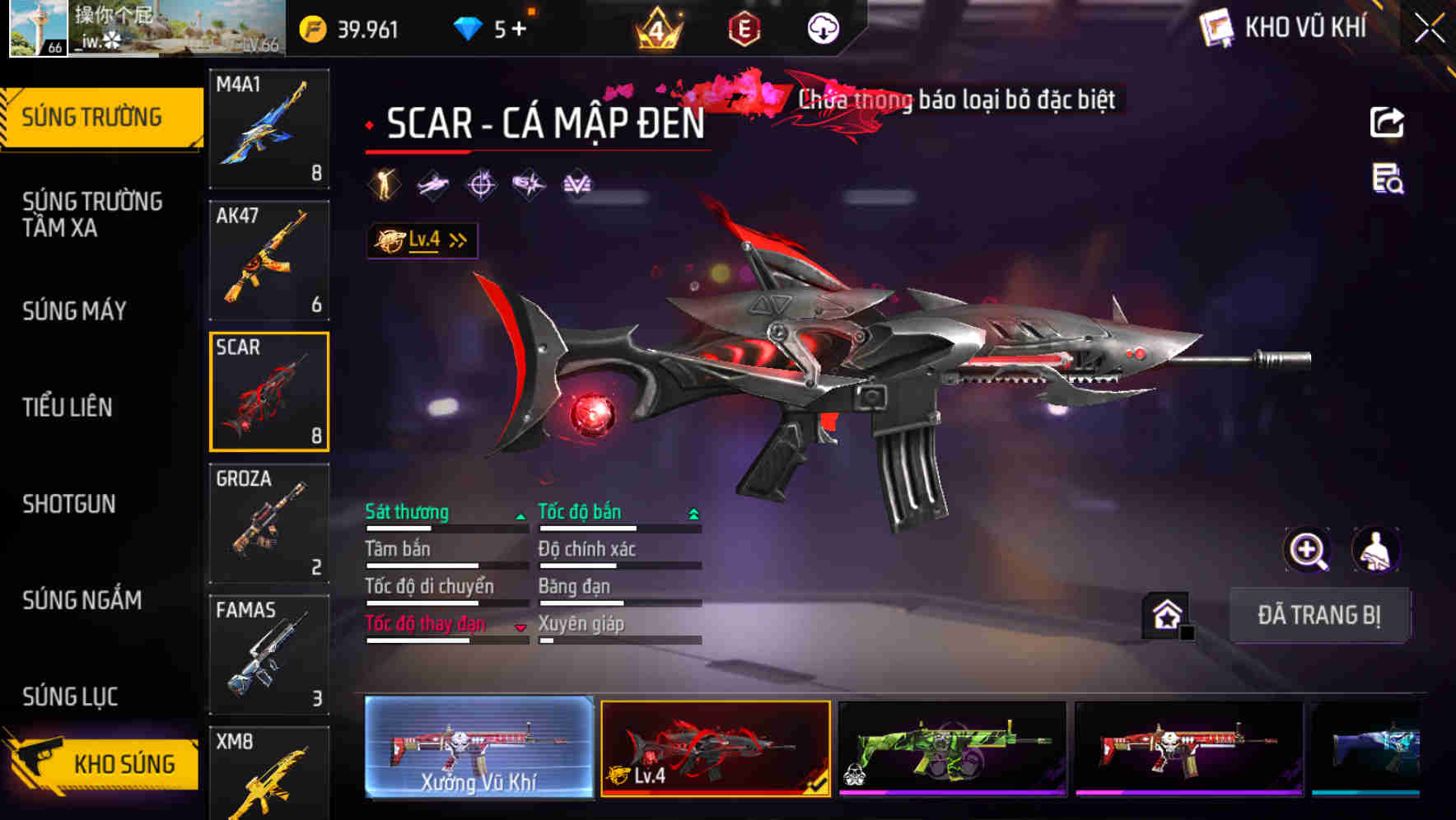The height and width of the screenshot is (820, 1456).
Task: Add diamonds with the plus button
Action: click(519, 30)
